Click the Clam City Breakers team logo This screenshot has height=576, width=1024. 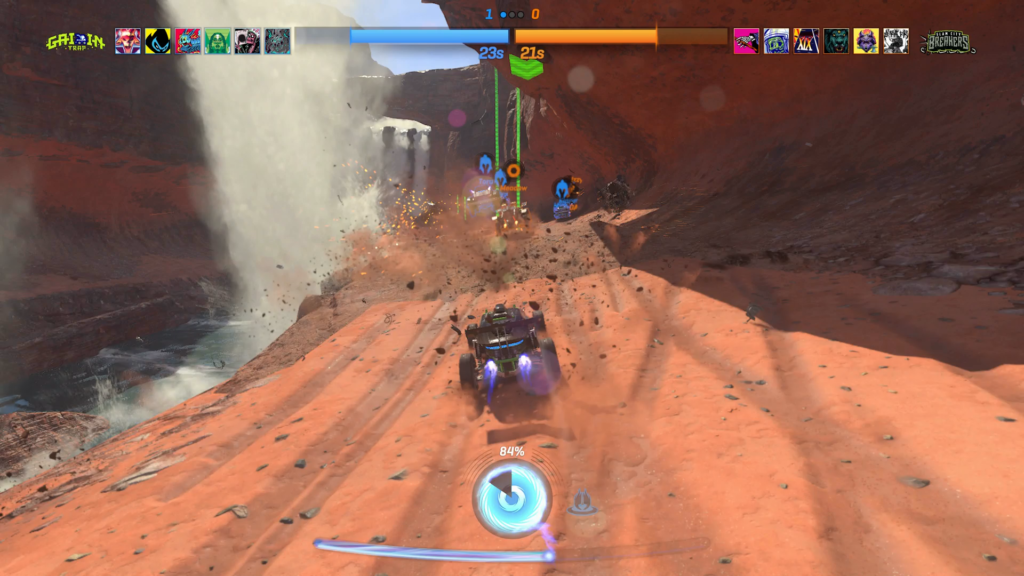[x=947, y=41]
